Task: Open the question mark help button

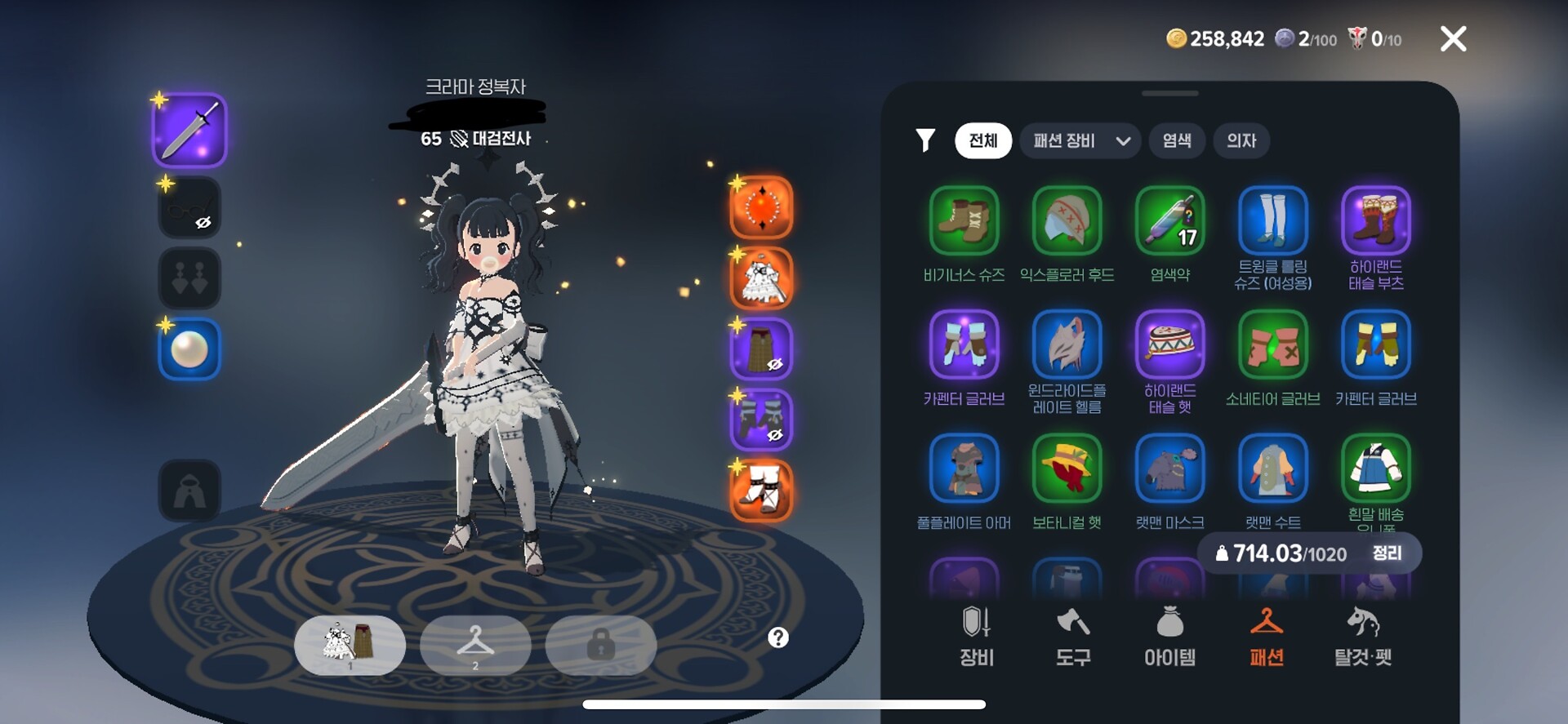Action: coord(778,637)
